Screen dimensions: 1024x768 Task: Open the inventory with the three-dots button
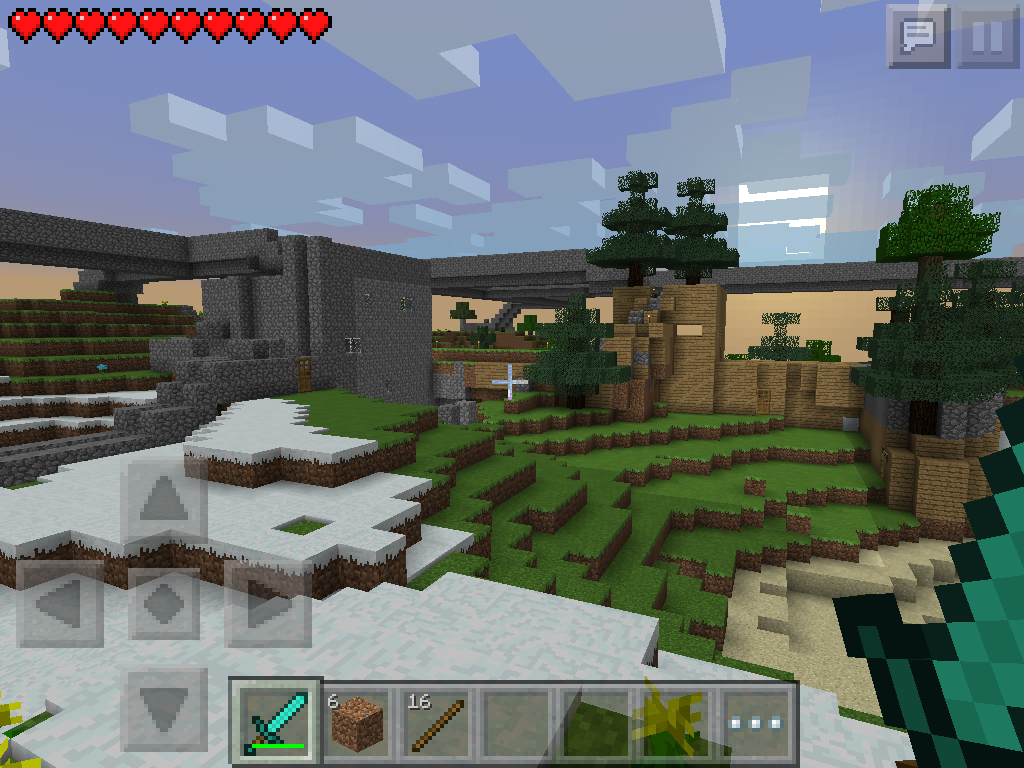[757, 721]
